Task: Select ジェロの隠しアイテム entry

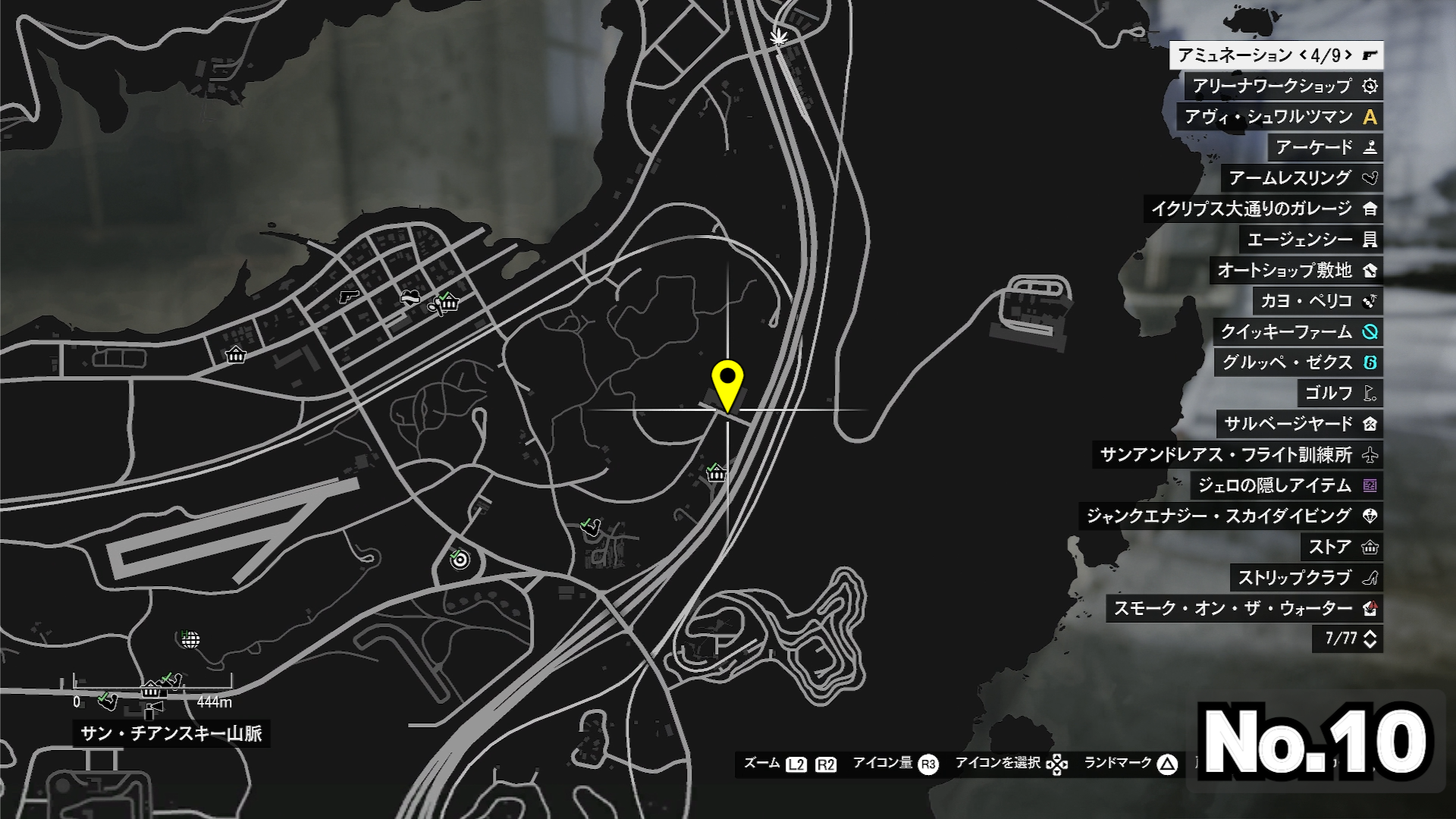Action: [1286, 485]
